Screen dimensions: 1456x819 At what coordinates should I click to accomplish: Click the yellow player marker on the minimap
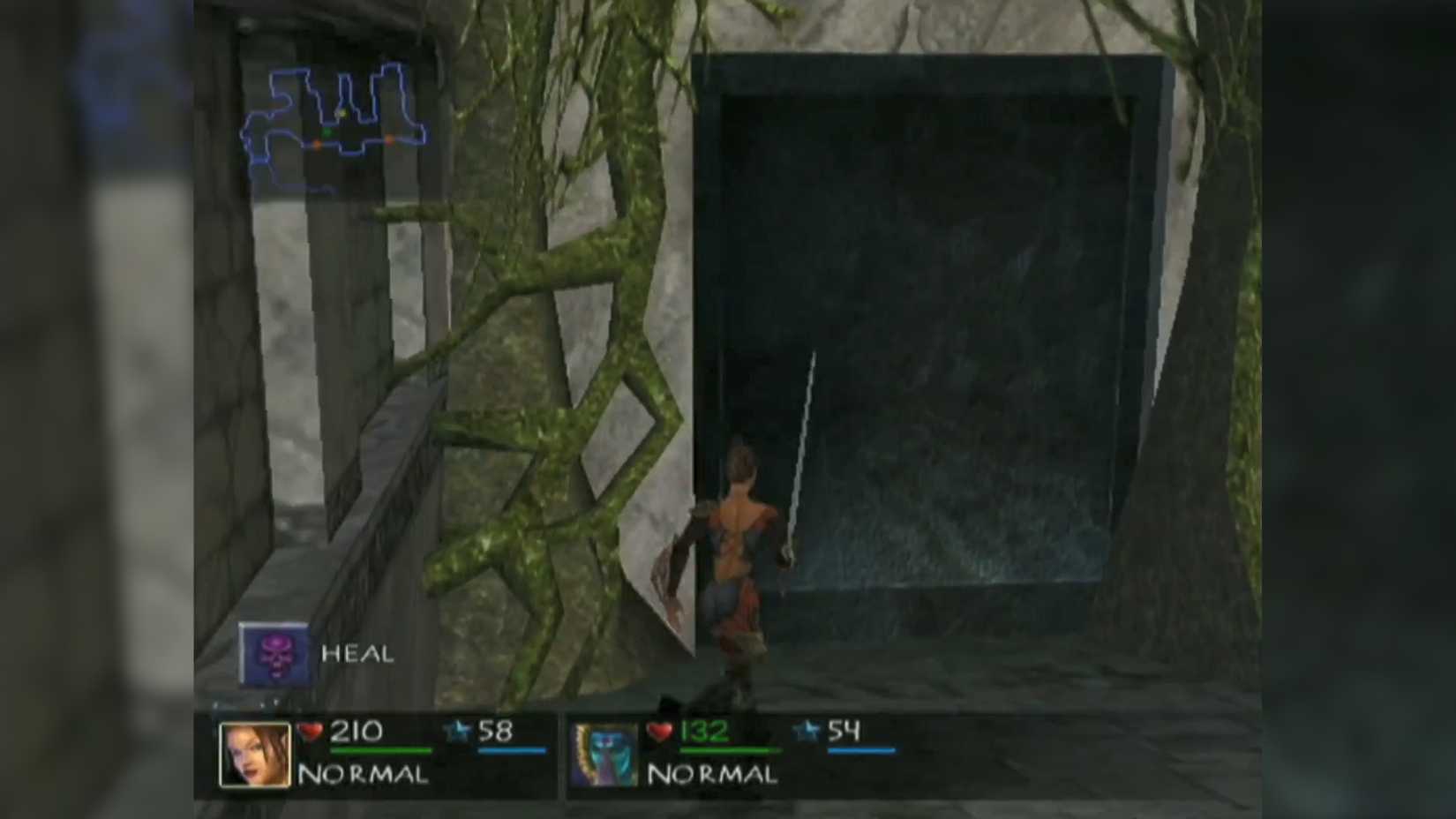[x=341, y=114]
